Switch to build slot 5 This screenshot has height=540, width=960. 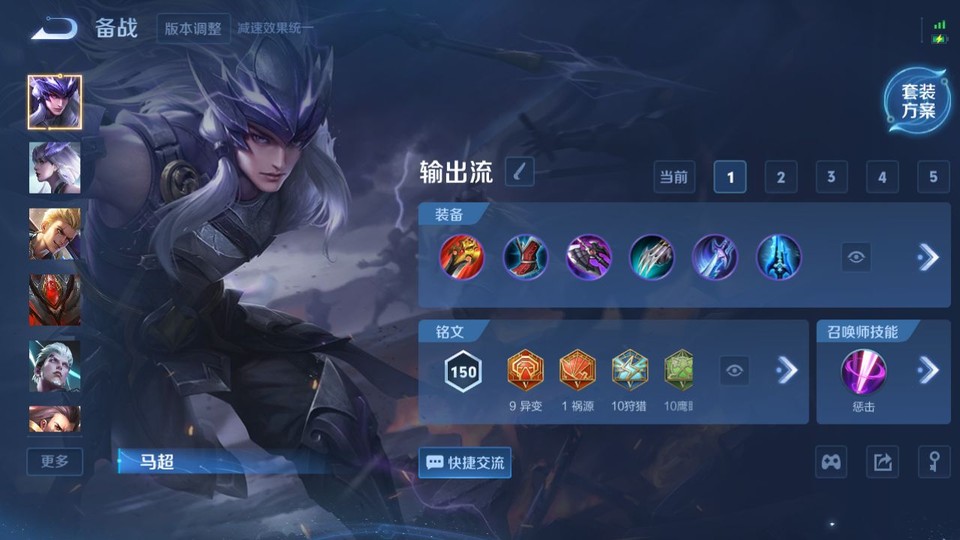(932, 177)
